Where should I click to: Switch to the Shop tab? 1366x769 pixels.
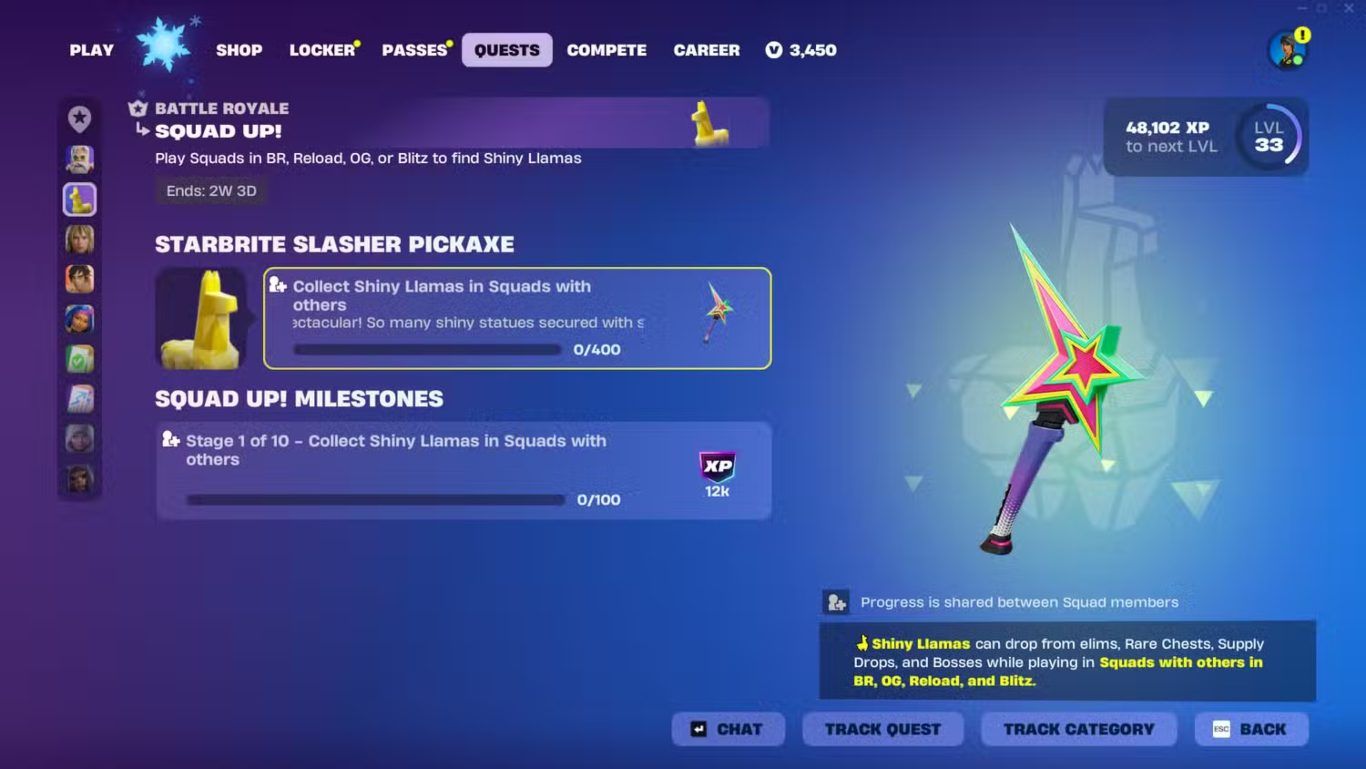tap(239, 50)
